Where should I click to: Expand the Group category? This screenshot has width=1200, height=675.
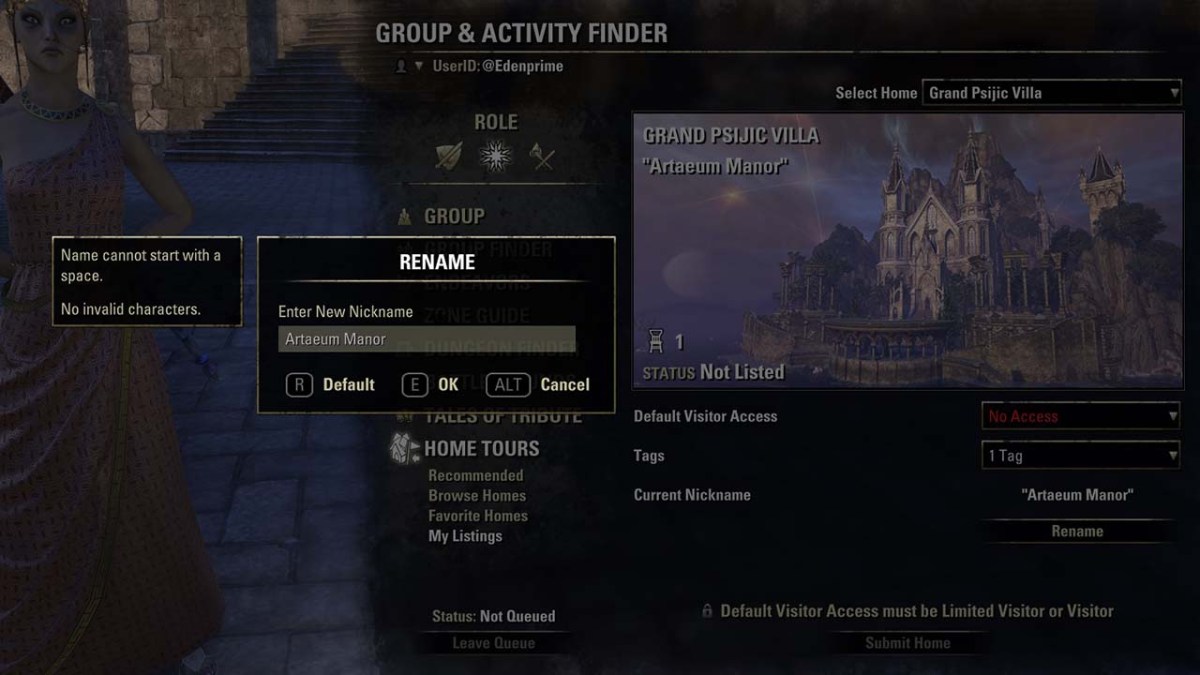454,216
